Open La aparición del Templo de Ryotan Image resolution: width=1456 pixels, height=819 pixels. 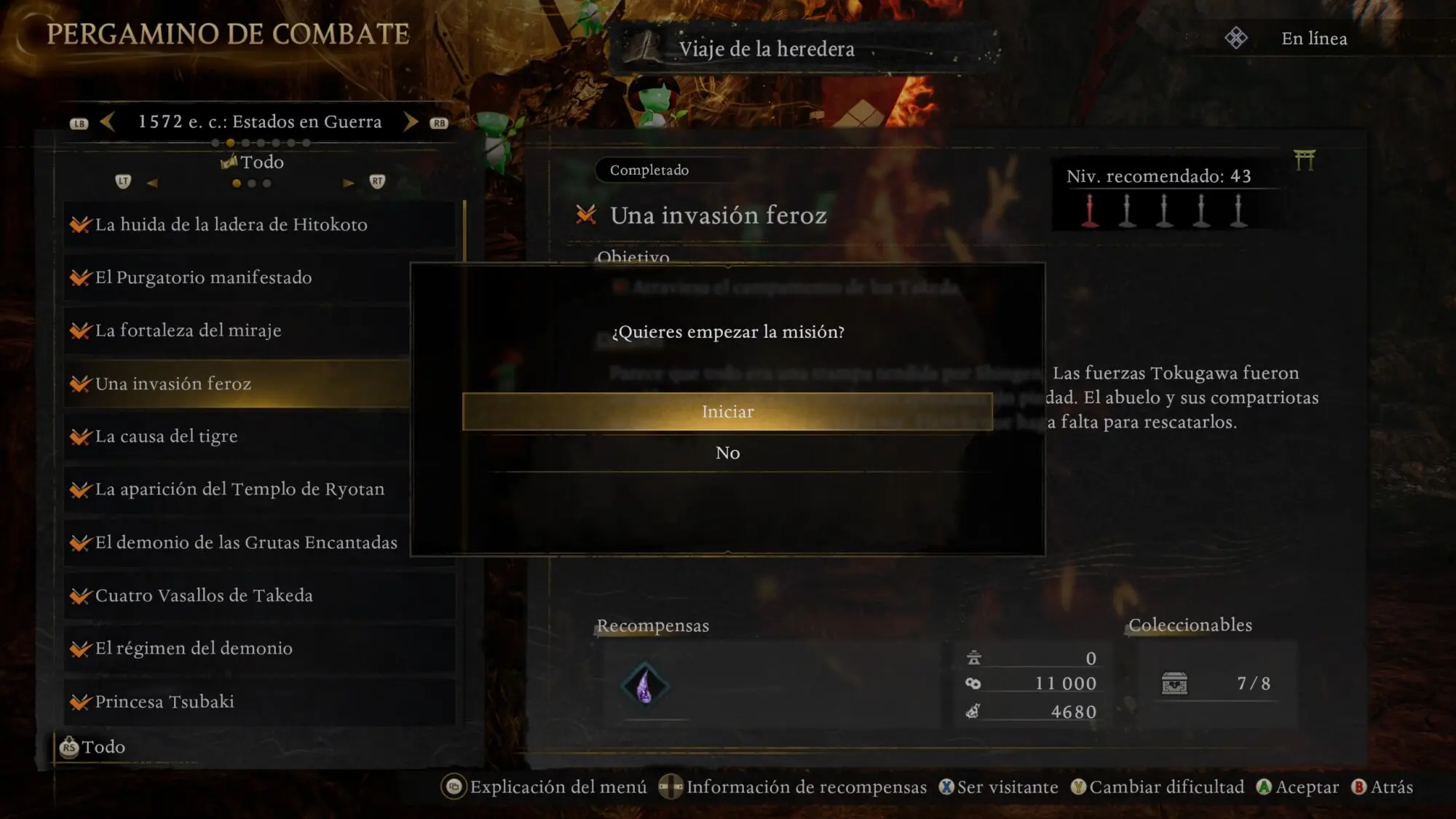(x=240, y=489)
